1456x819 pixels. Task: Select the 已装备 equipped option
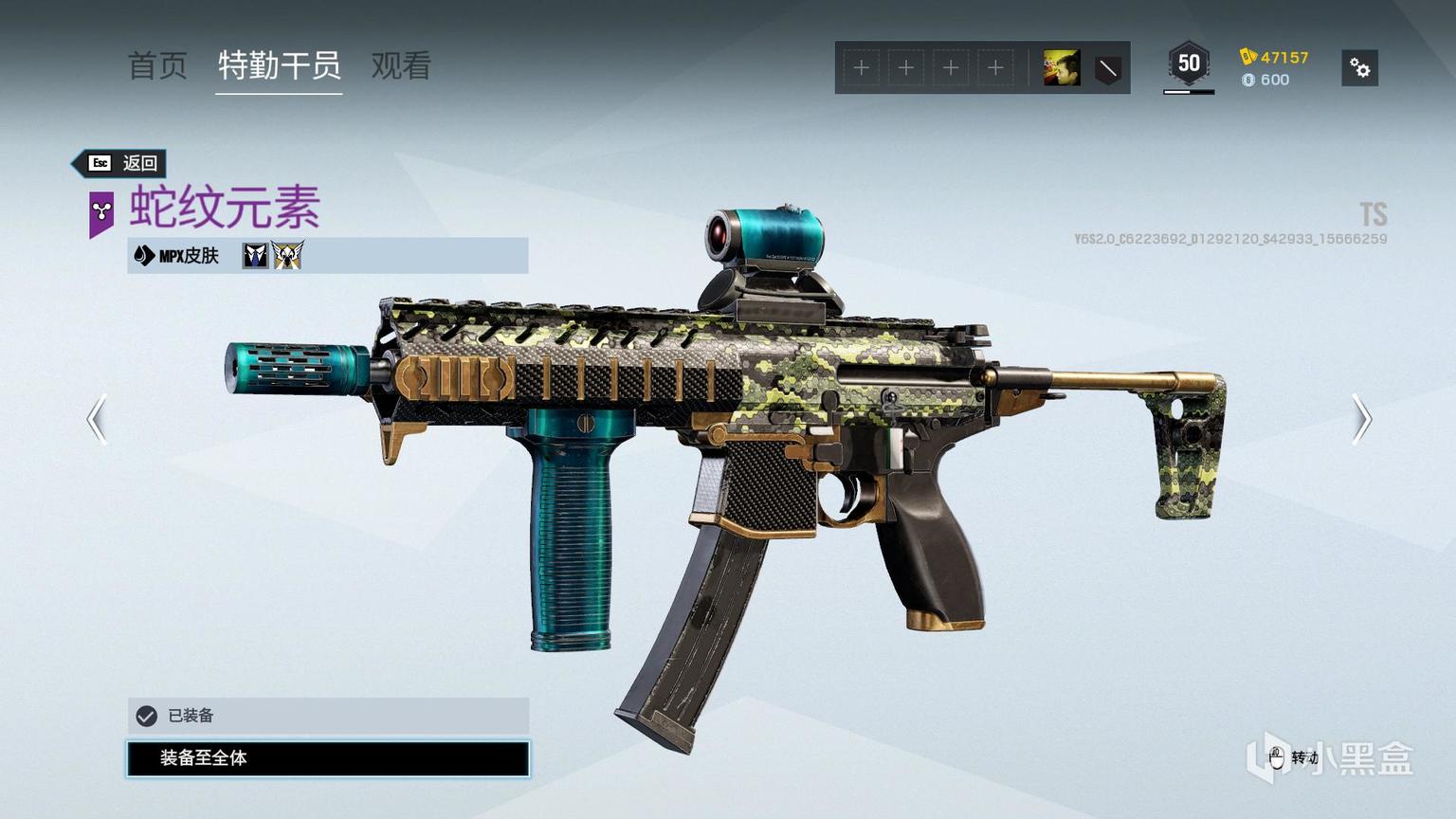coord(328,716)
